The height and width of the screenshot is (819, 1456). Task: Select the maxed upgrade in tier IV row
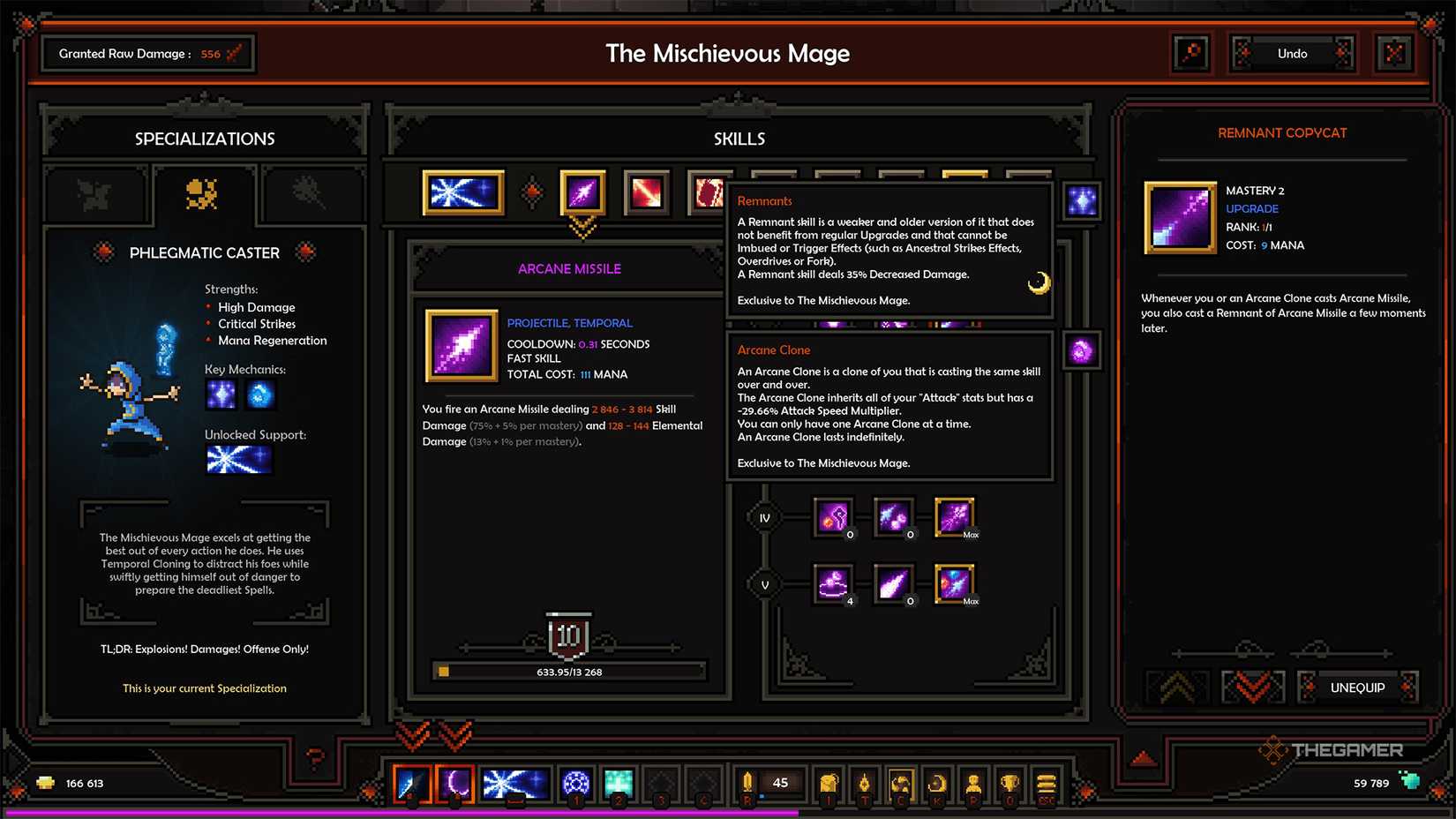tap(955, 516)
